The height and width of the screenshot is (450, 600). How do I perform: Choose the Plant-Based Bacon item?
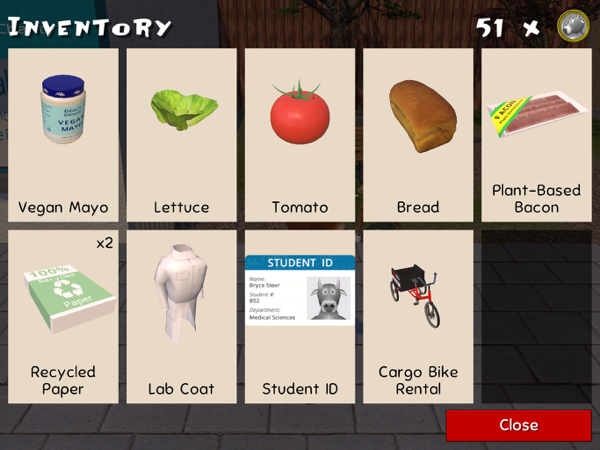click(x=536, y=135)
